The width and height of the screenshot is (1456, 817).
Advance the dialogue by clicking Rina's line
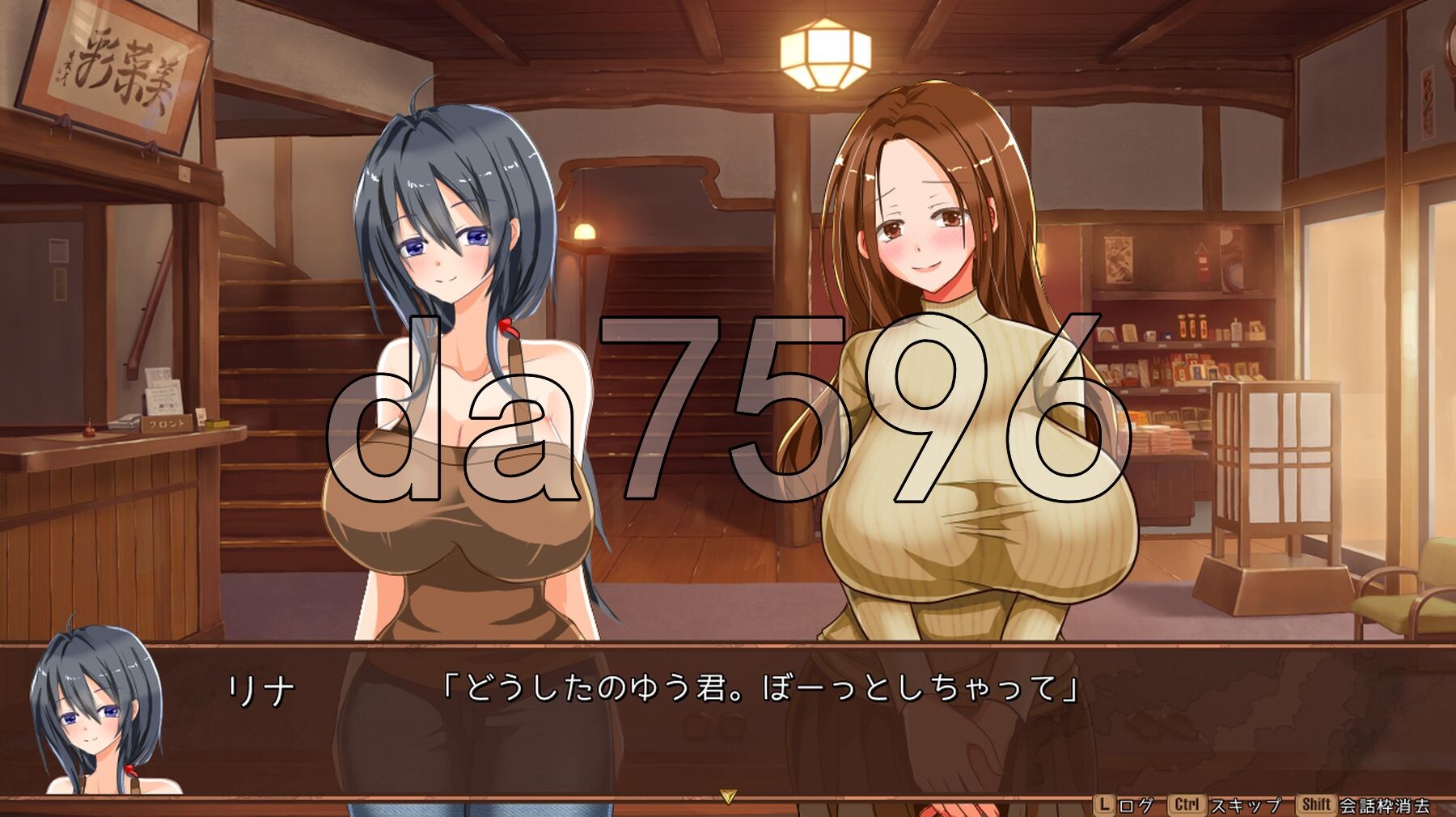760,689
